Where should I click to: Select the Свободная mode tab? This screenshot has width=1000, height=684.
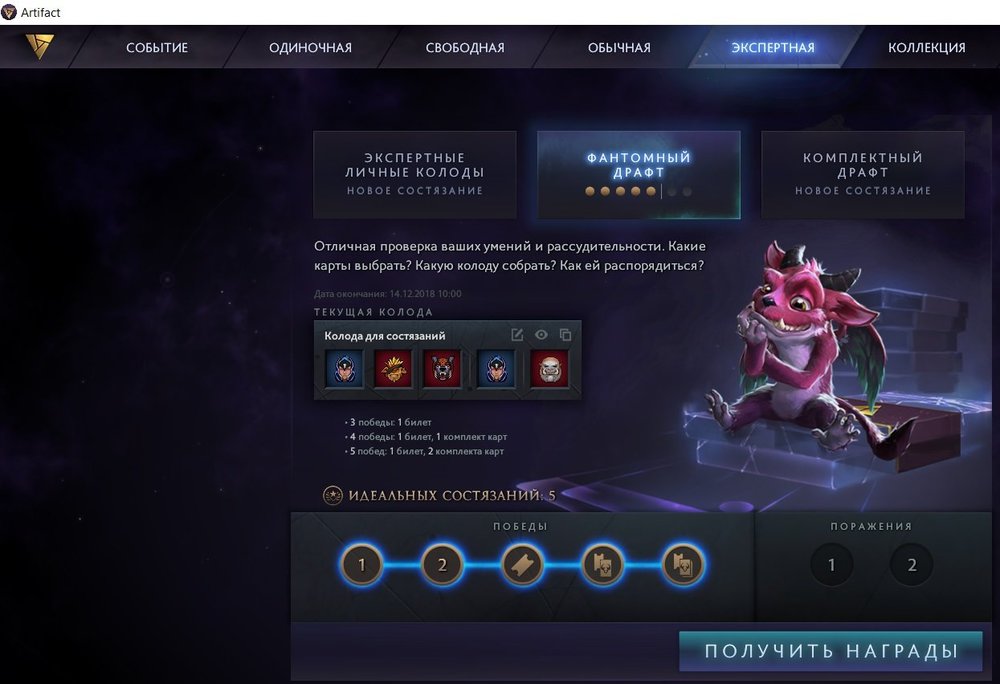[465, 48]
